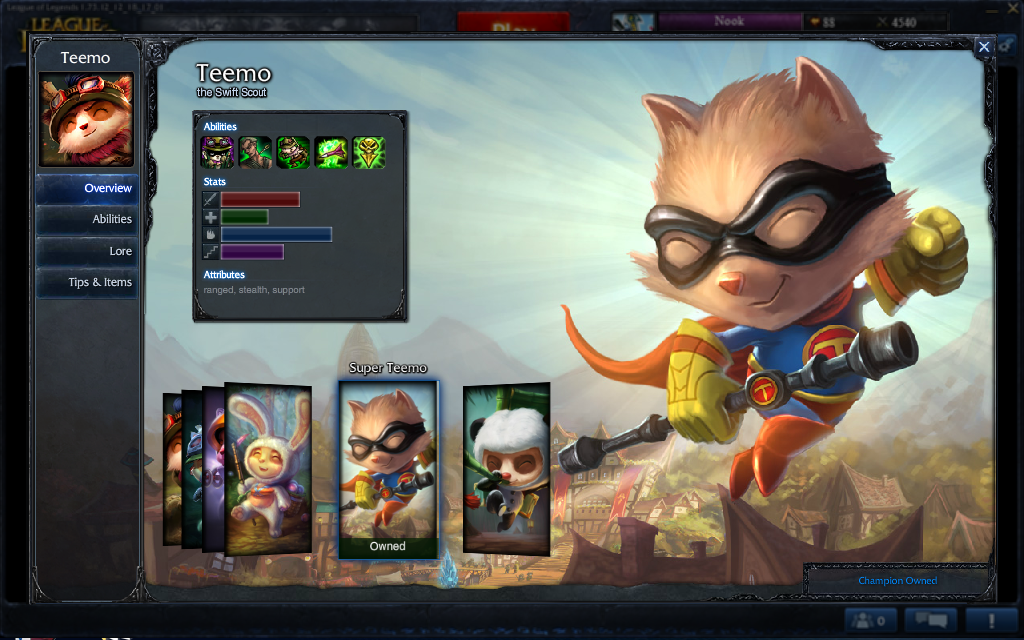The height and width of the screenshot is (640, 1024).
Task: Pick the Super Teemo skin card
Action: coord(388,468)
